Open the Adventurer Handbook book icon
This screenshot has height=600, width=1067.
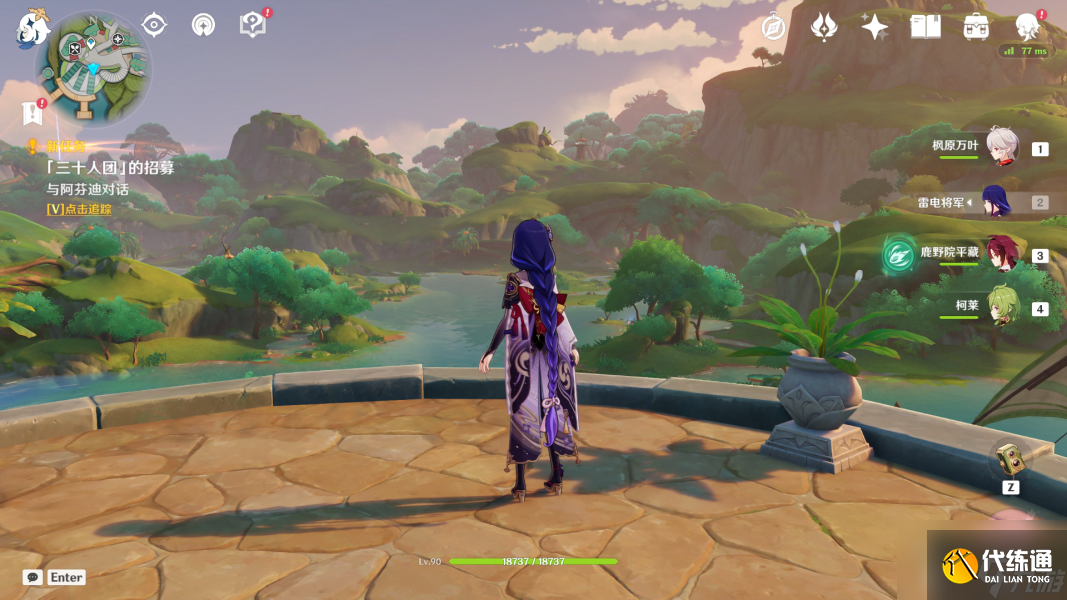tap(925, 27)
